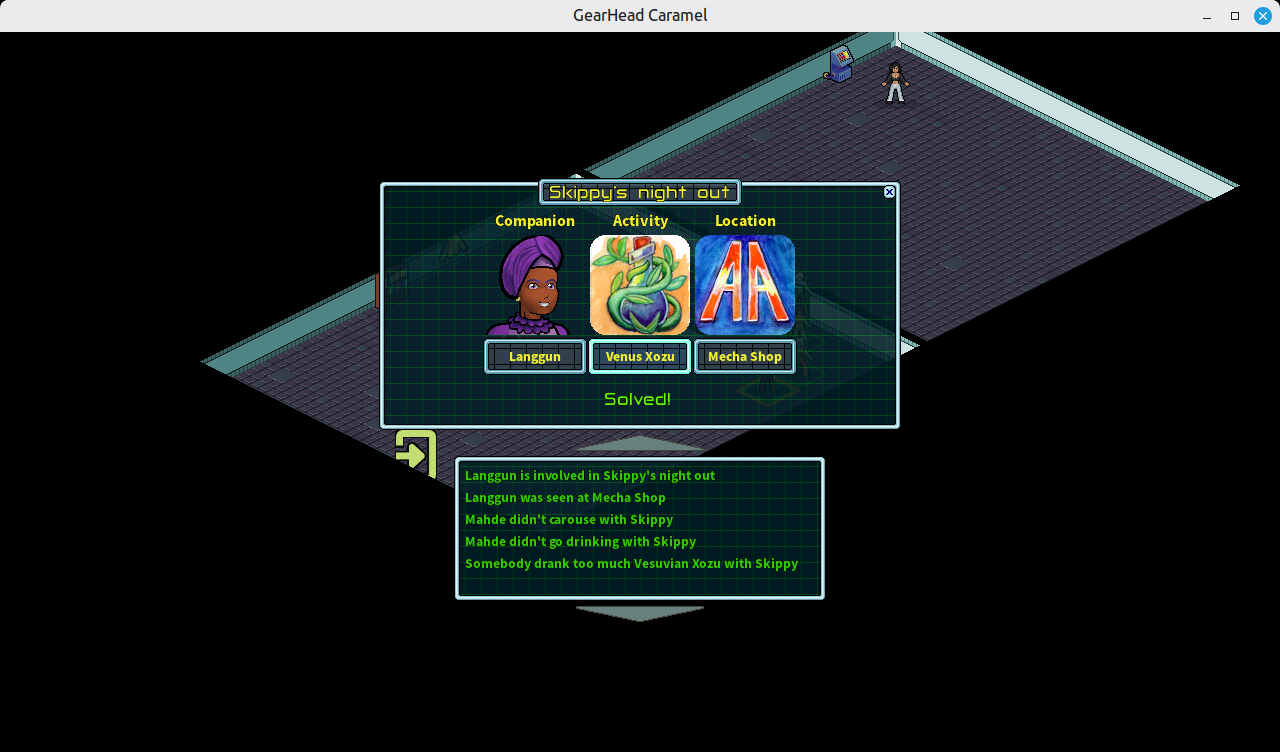Choose the Venus Xozu activity button
The height and width of the screenshot is (752, 1280).
click(640, 357)
